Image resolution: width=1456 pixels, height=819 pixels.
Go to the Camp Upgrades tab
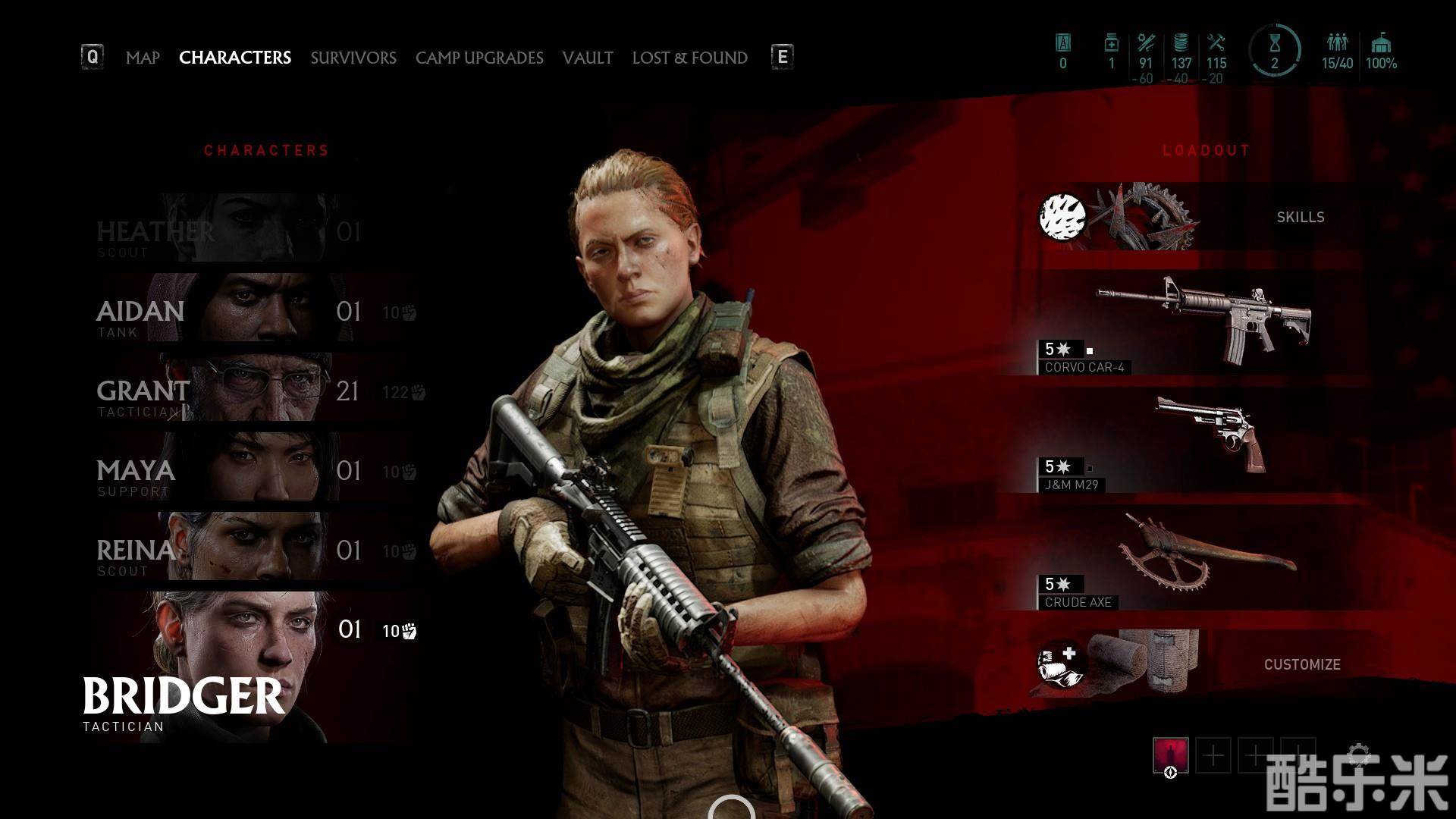(x=479, y=58)
